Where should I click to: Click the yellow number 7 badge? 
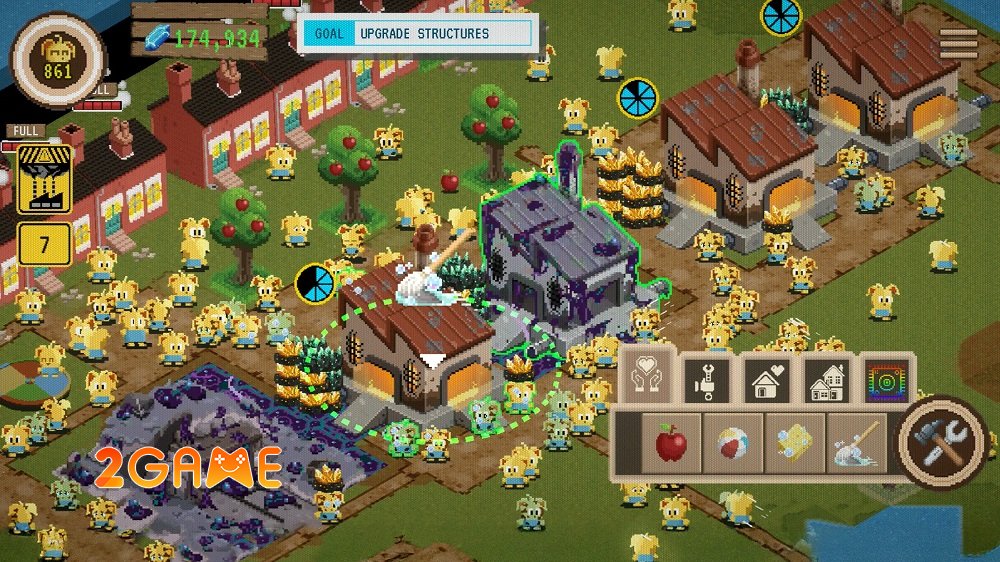tap(43, 245)
